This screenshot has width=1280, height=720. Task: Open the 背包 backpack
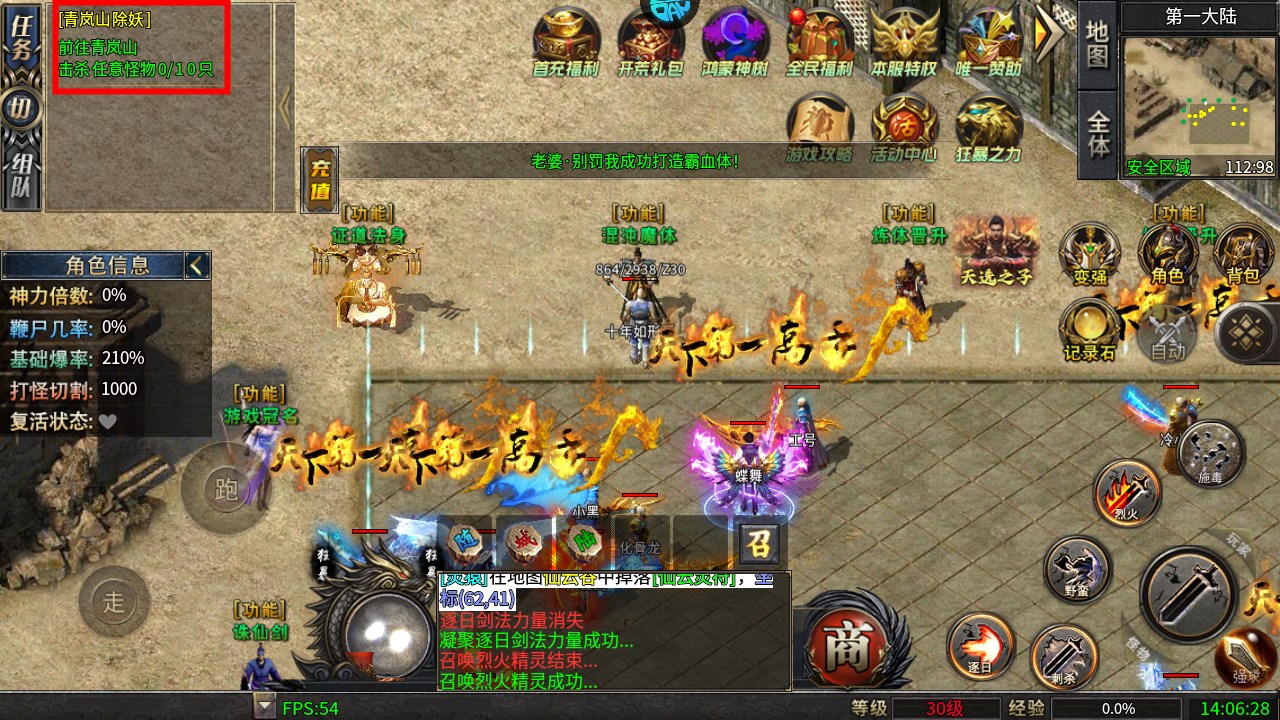click(x=1245, y=256)
